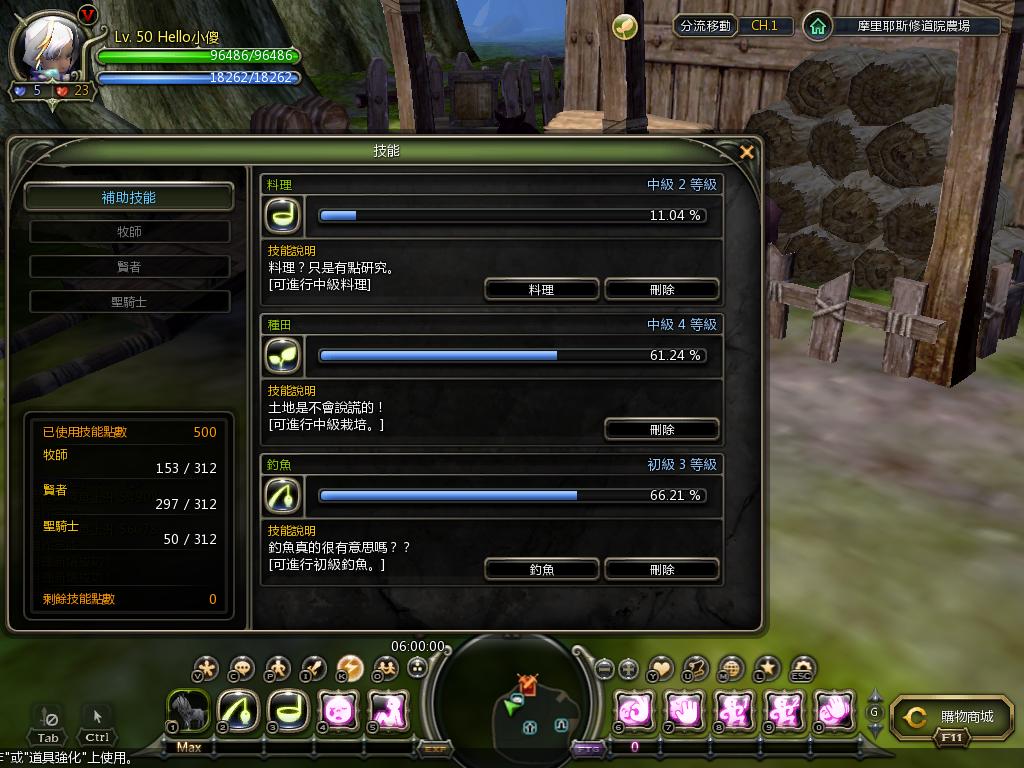
Task: Delete the 種田 farming skill
Action: (x=661, y=429)
